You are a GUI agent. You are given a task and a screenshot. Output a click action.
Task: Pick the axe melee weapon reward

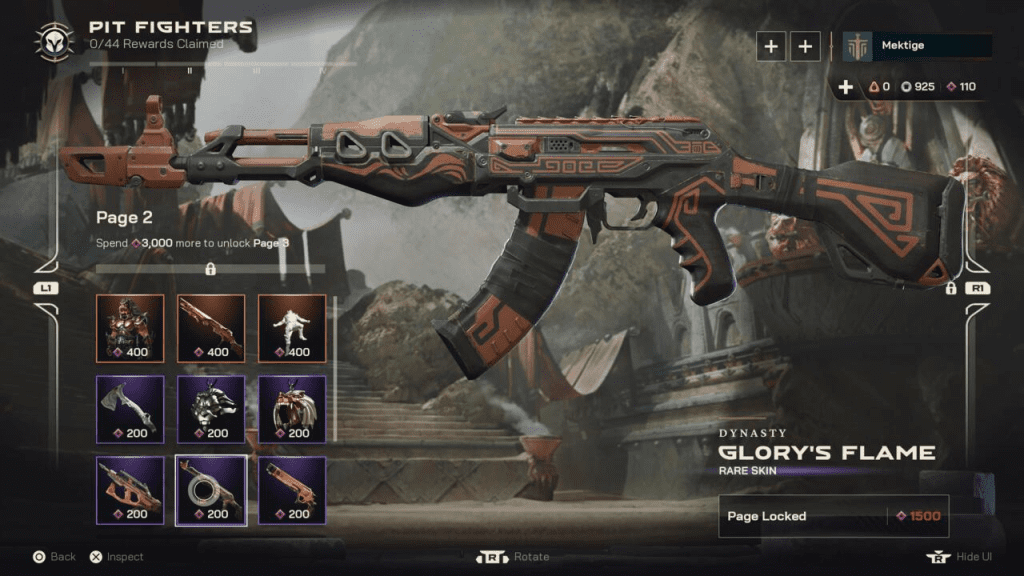(x=130, y=409)
